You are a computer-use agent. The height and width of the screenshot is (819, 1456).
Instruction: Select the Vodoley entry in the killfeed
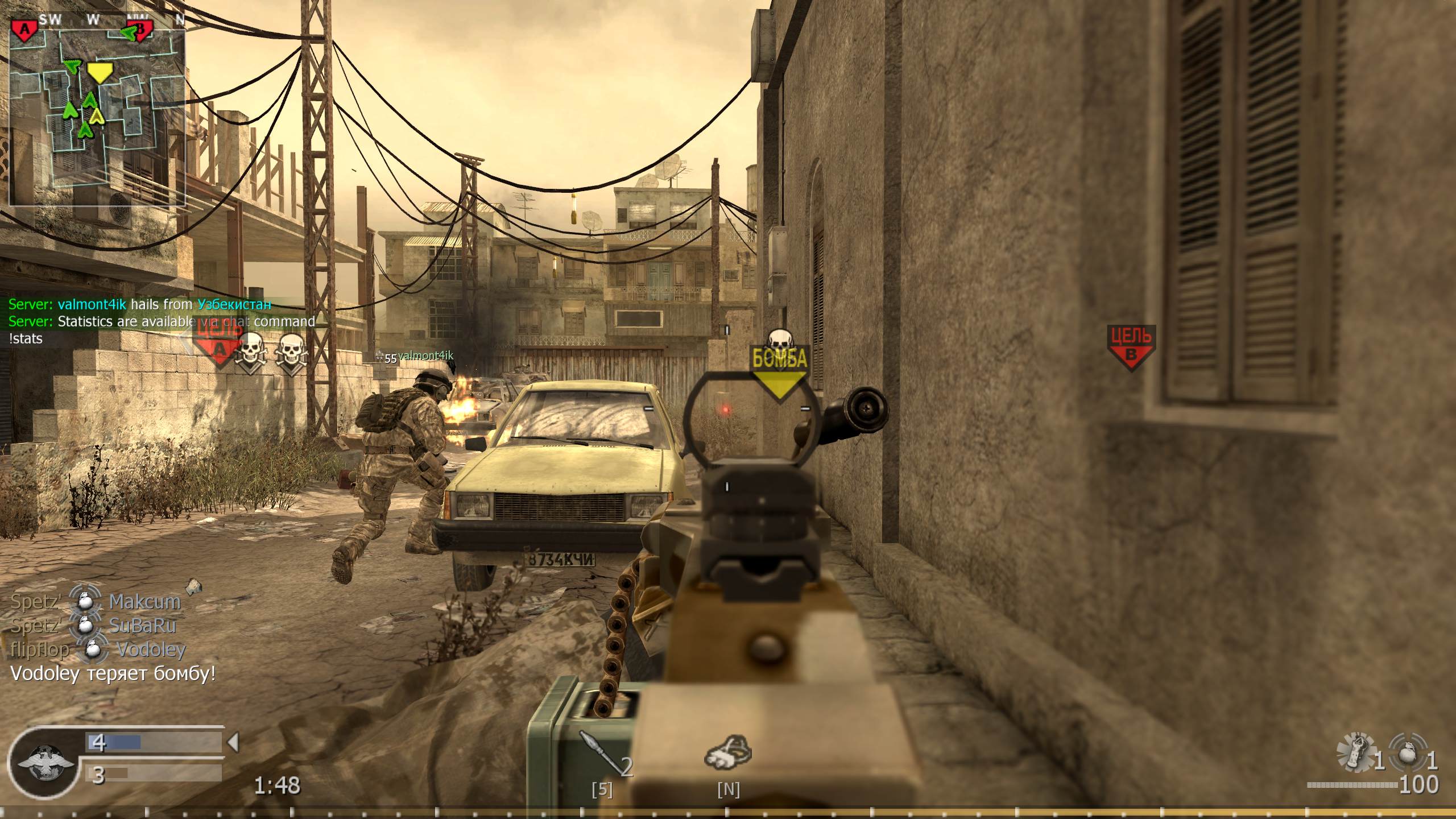(x=150, y=650)
